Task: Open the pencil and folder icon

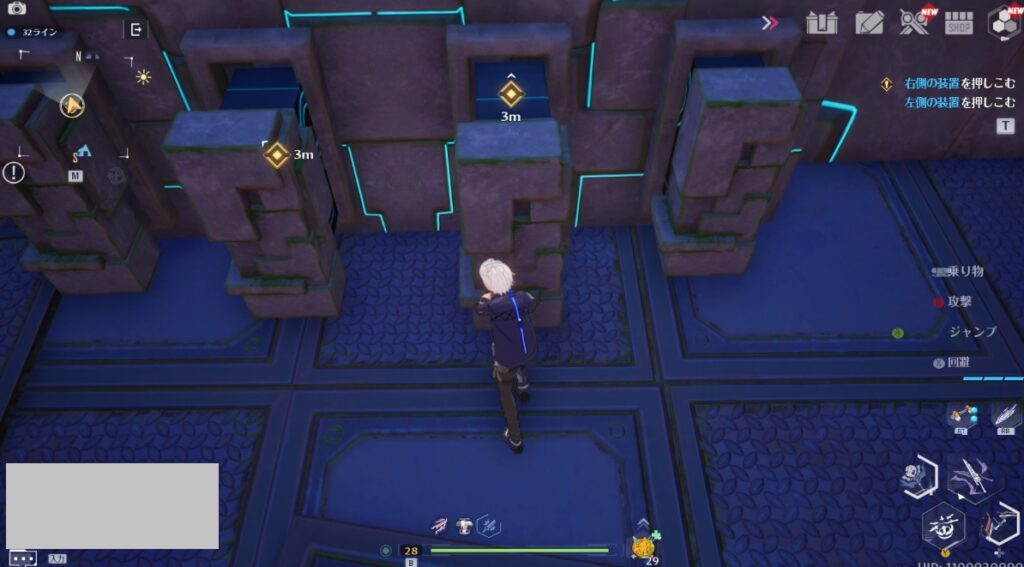Action: [870, 22]
